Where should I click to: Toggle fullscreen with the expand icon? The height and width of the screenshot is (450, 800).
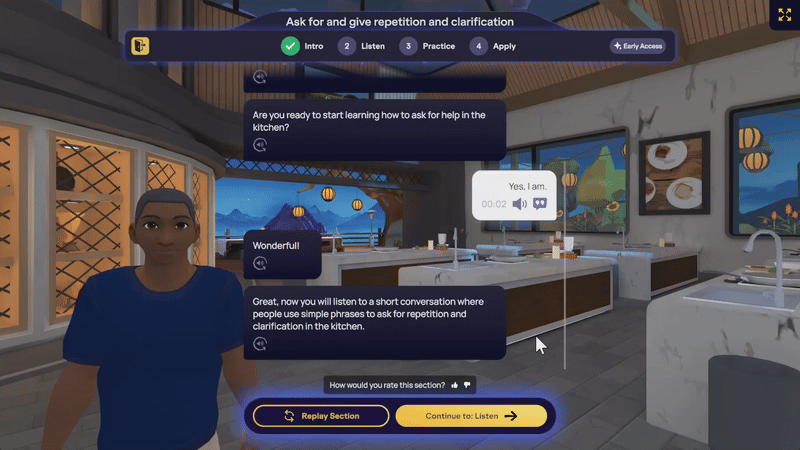pos(781,15)
